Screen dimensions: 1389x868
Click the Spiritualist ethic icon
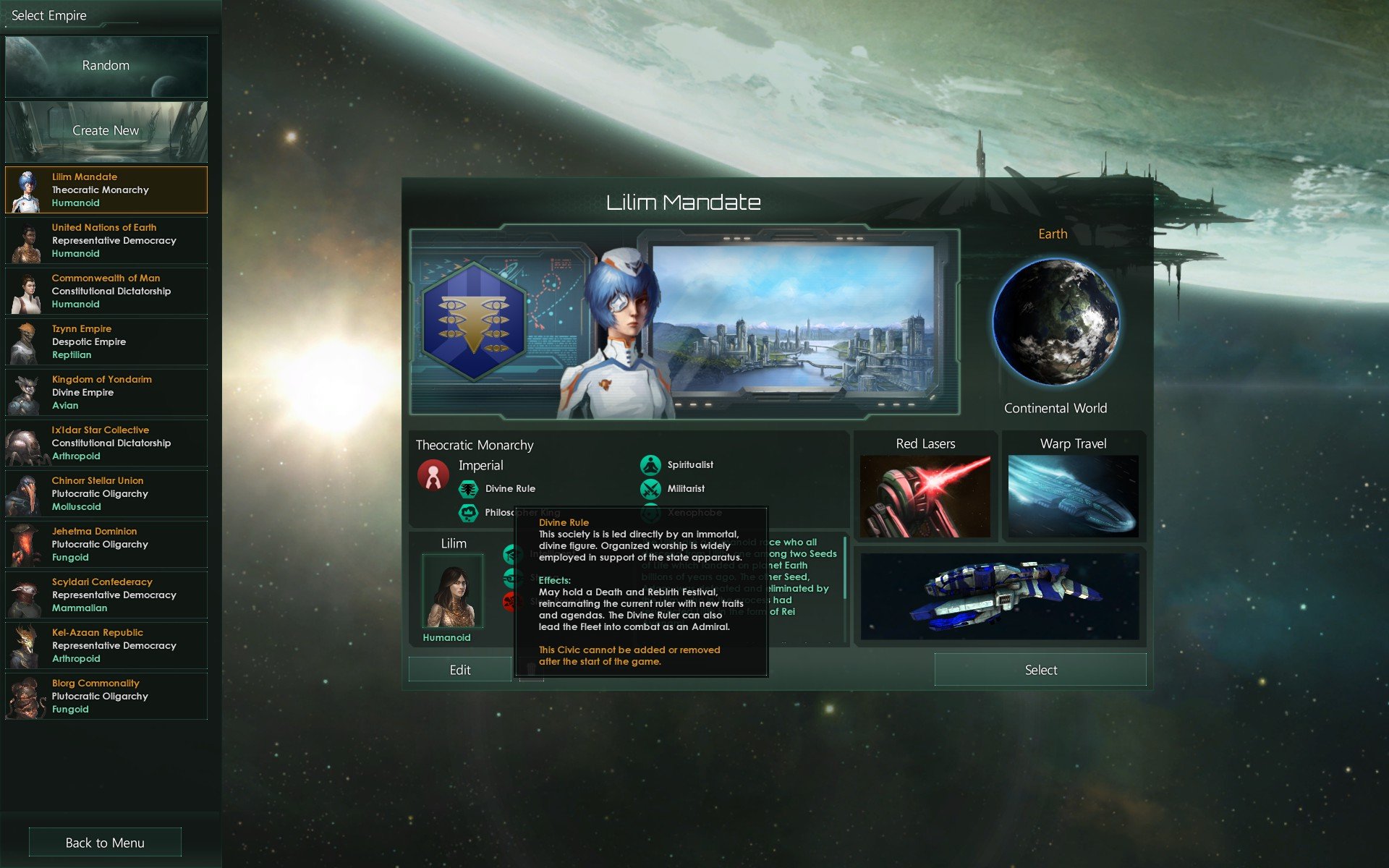[x=650, y=465]
